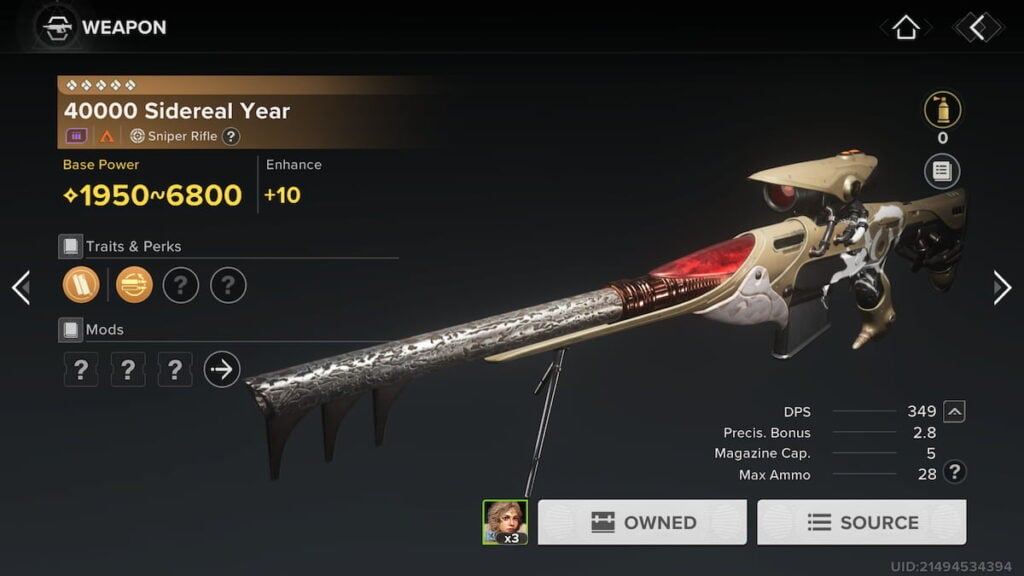Go back with the top-right arrow
The height and width of the screenshot is (576, 1024).
(977, 28)
